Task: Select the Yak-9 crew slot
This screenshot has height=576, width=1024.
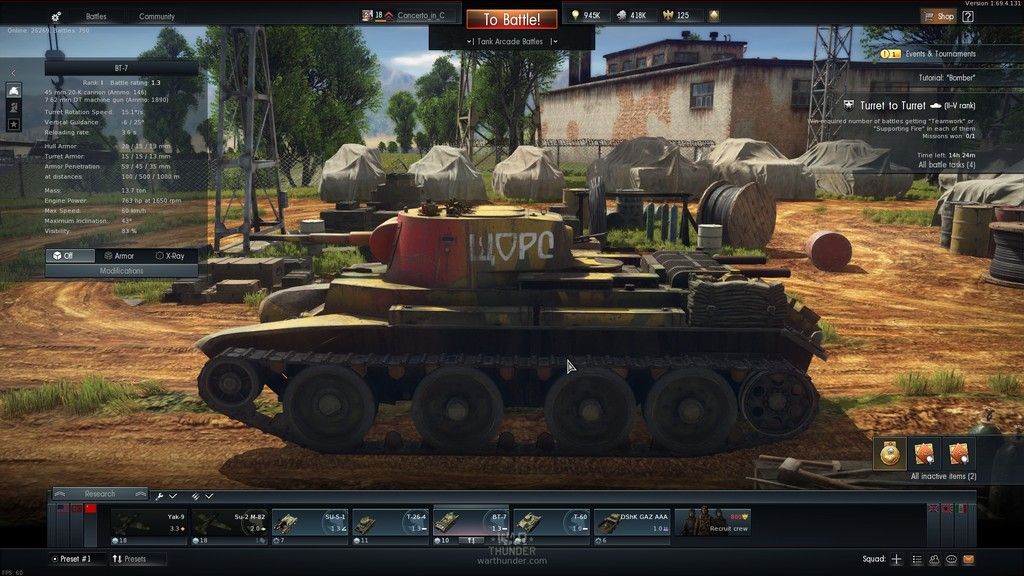Action: tap(148, 523)
